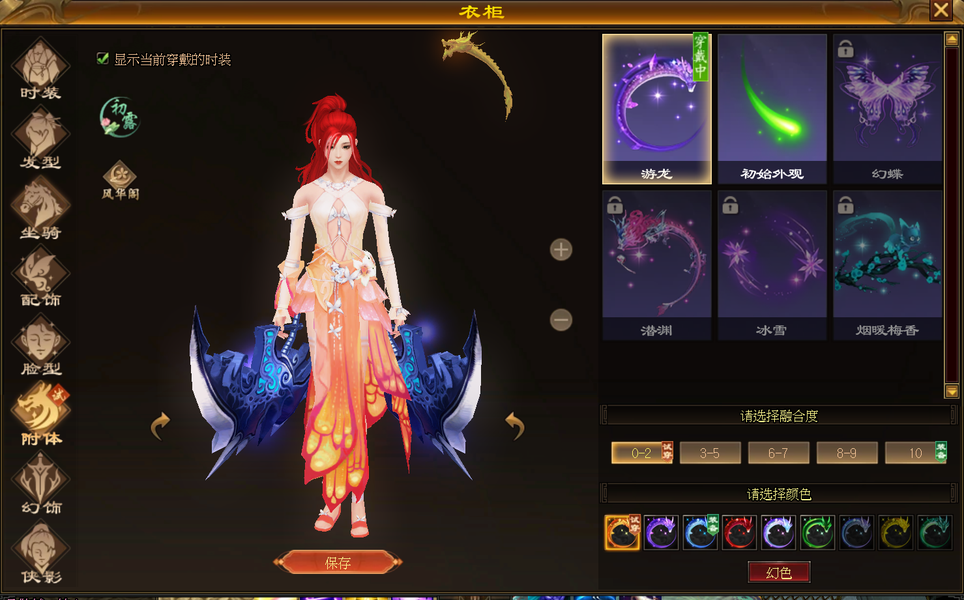The height and width of the screenshot is (600, 964).
Task: Choose fusion level 10
Action: [x=915, y=453]
